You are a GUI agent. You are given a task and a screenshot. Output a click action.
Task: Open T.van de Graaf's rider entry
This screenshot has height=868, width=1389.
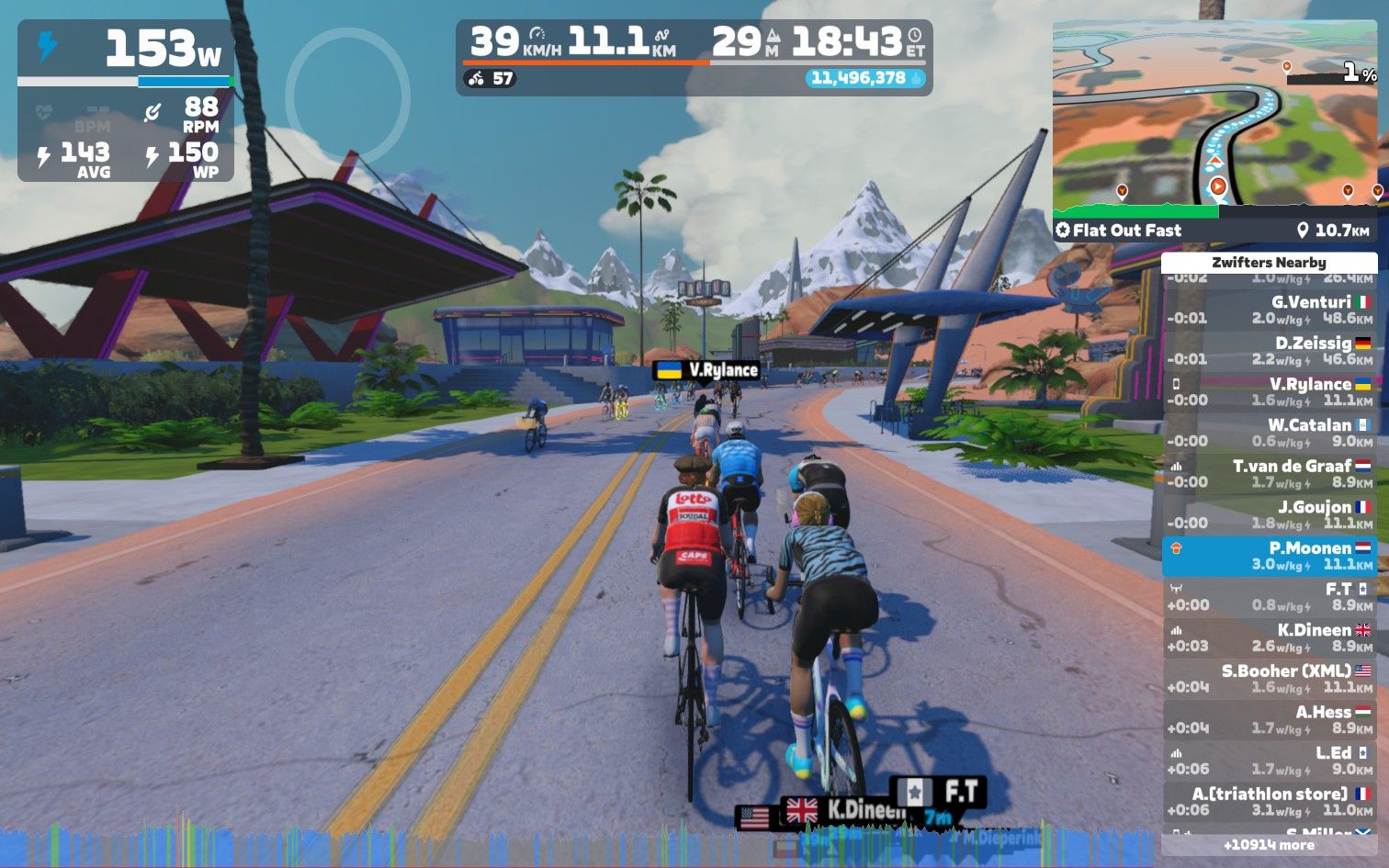pos(1269,473)
